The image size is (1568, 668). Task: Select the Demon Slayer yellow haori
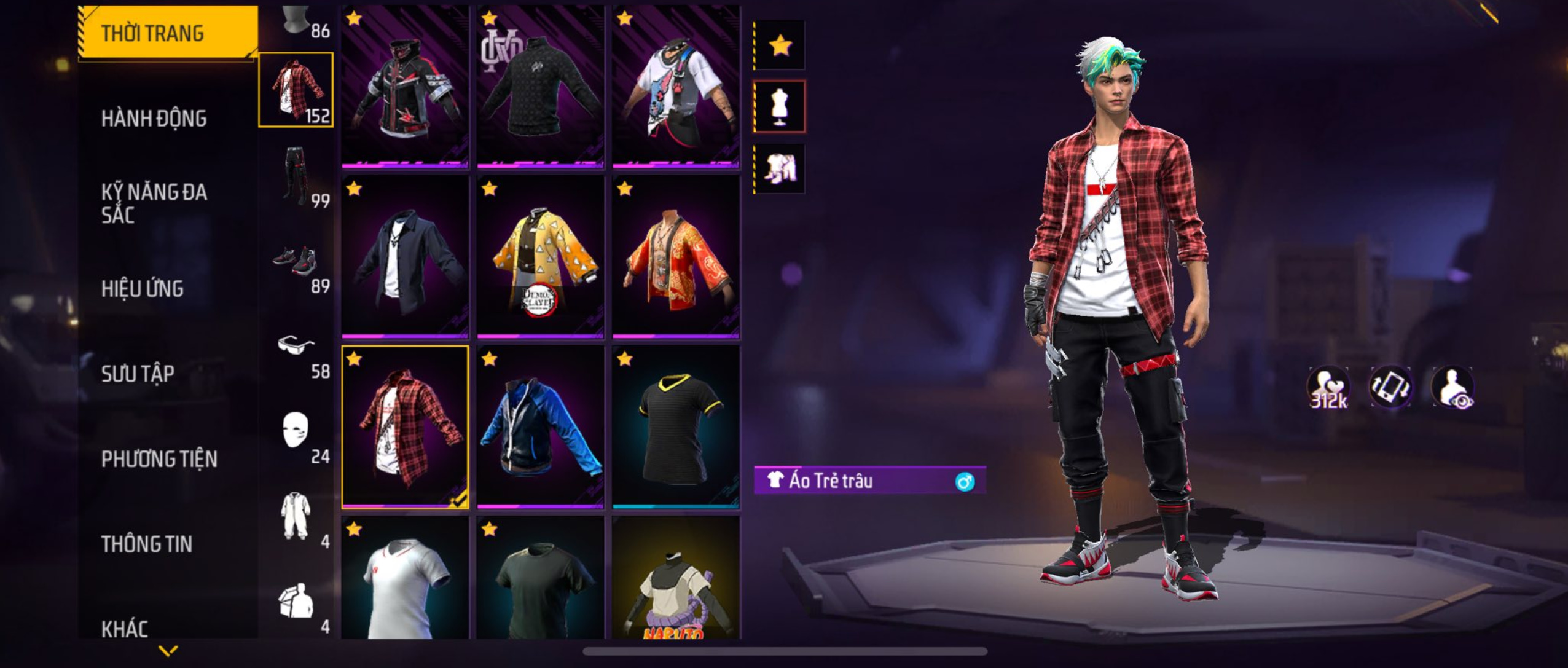pos(540,257)
